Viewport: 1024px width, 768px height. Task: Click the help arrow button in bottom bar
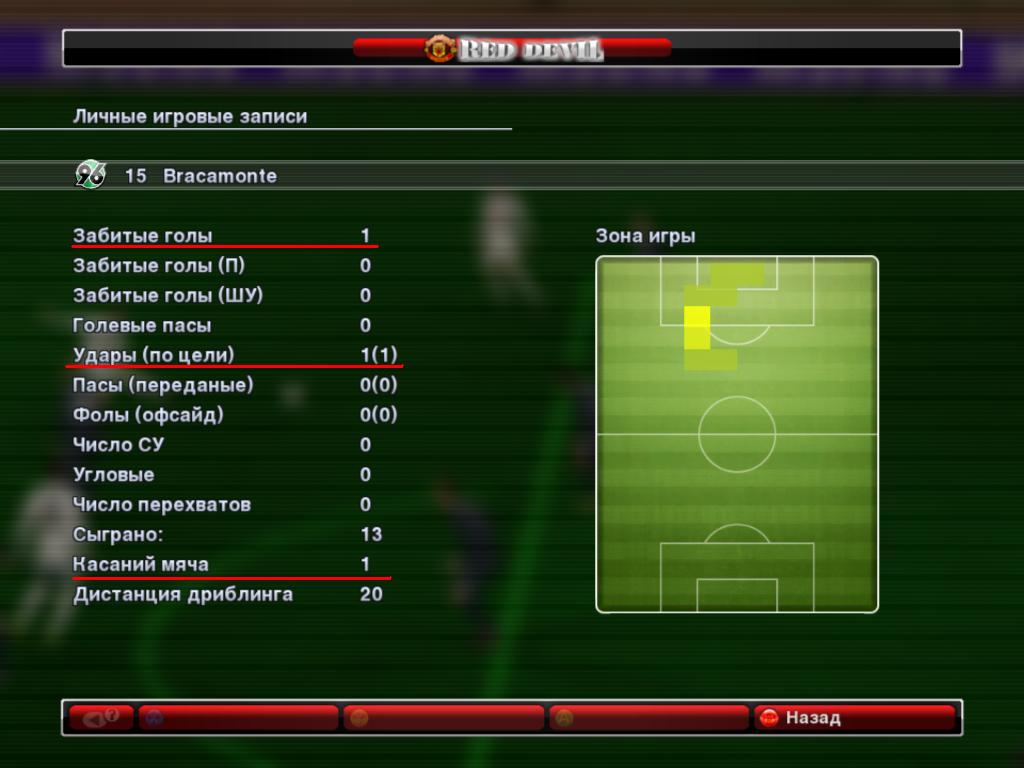coord(101,718)
